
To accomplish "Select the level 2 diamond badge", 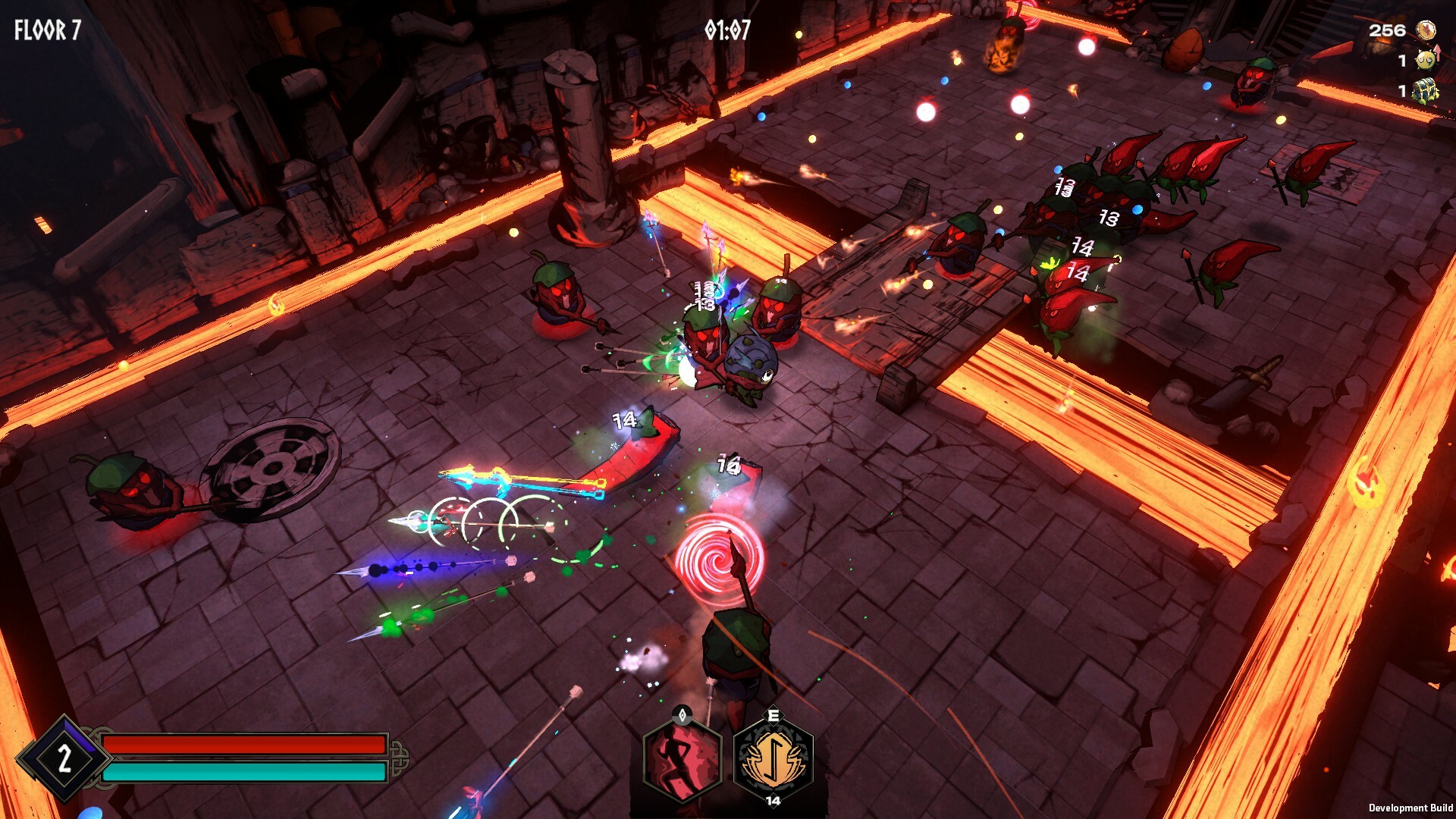I will coord(64,758).
